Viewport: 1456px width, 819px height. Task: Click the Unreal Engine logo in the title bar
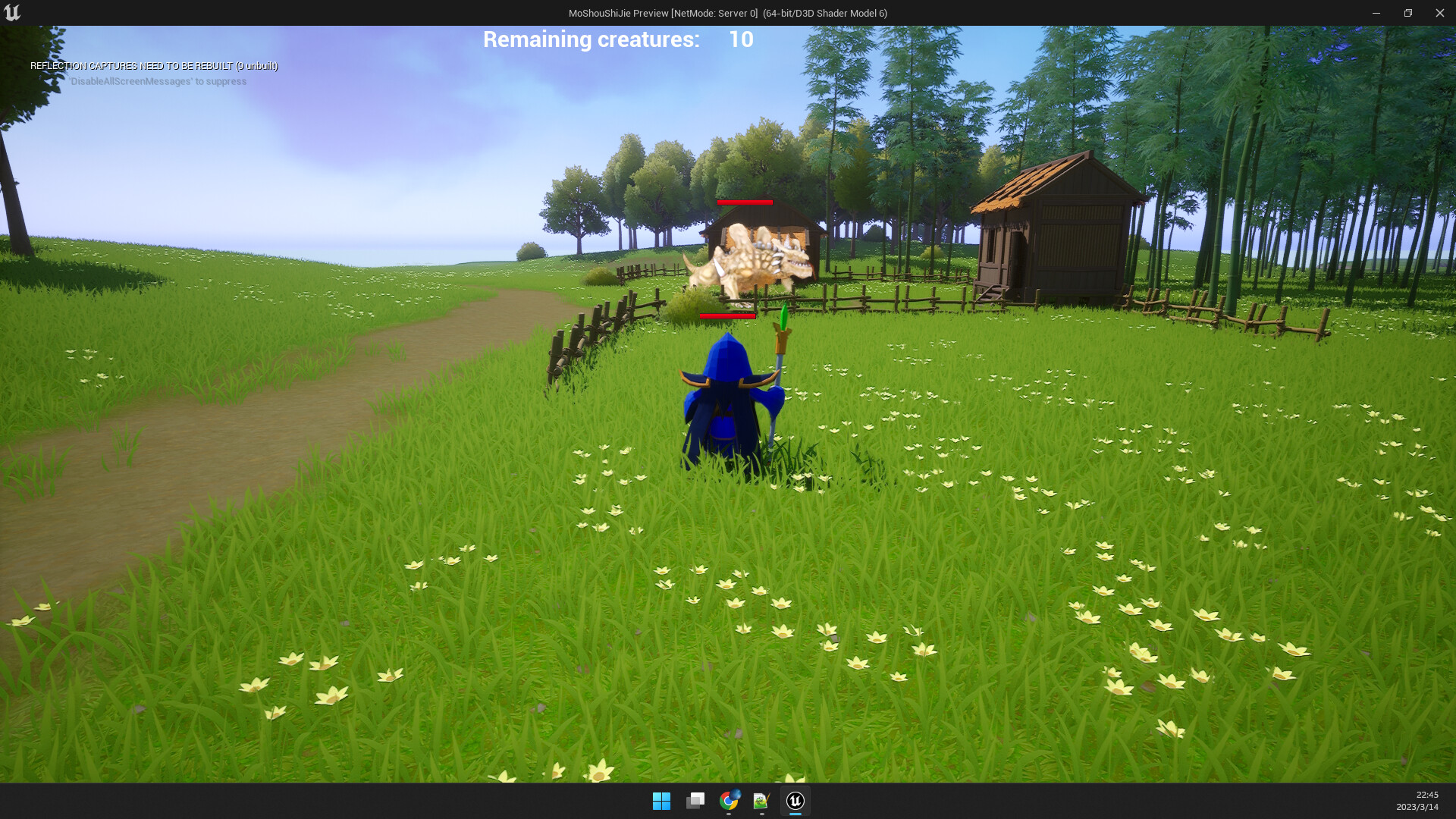pyautogui.click(x=13, y=12)
